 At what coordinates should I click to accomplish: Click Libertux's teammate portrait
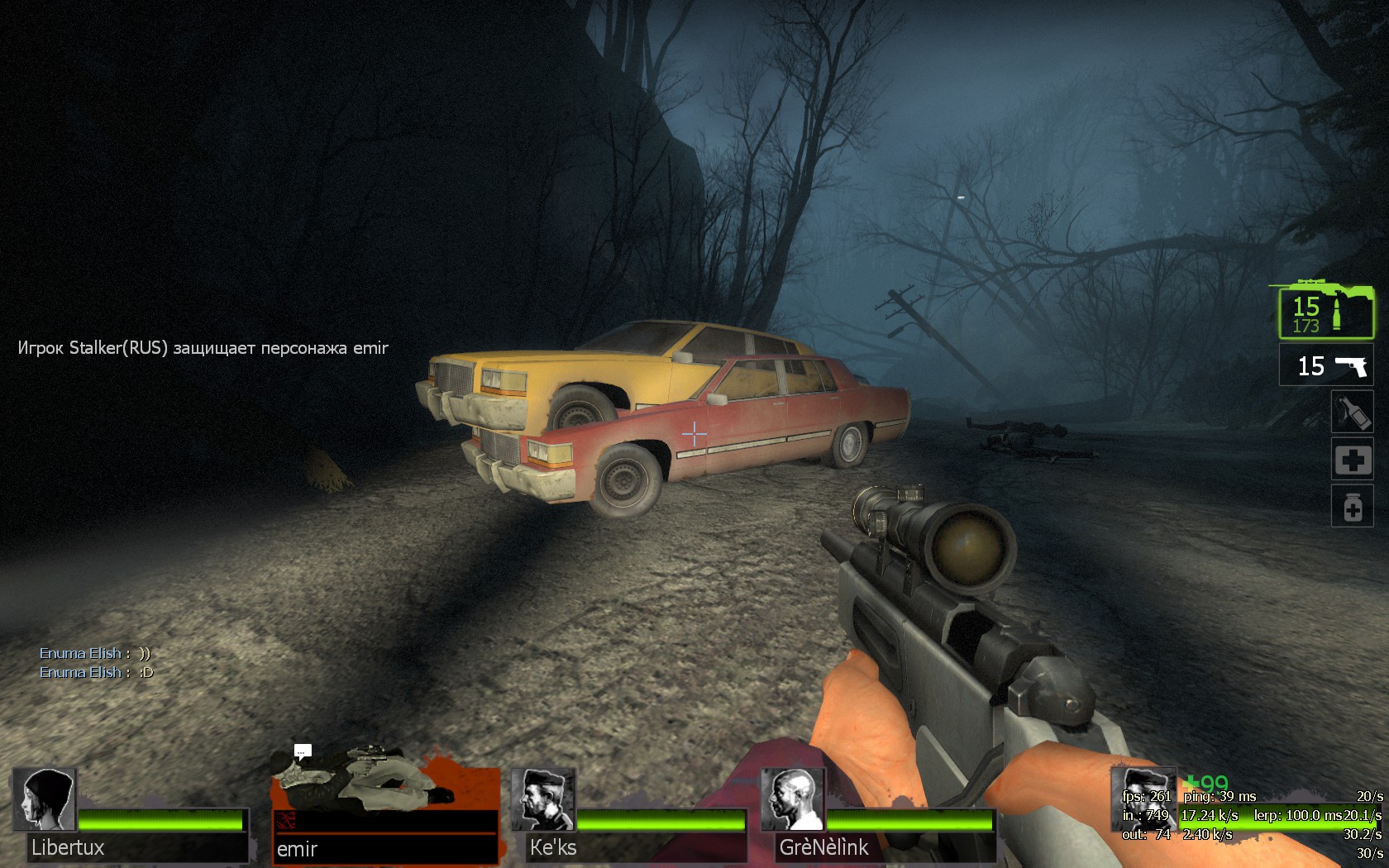(x=44, y=800)
